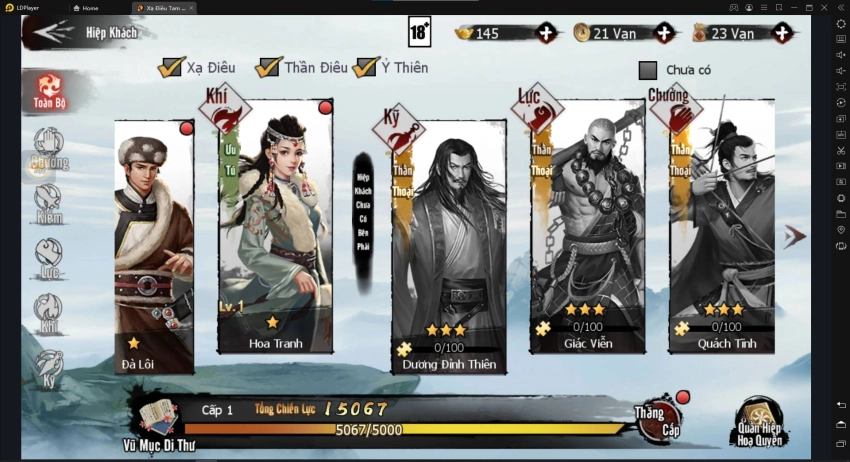This screenshot has width=850, height=462.
Task: Switch to the Toàn Bộ category tab
Action: click(x=48, y=90)
